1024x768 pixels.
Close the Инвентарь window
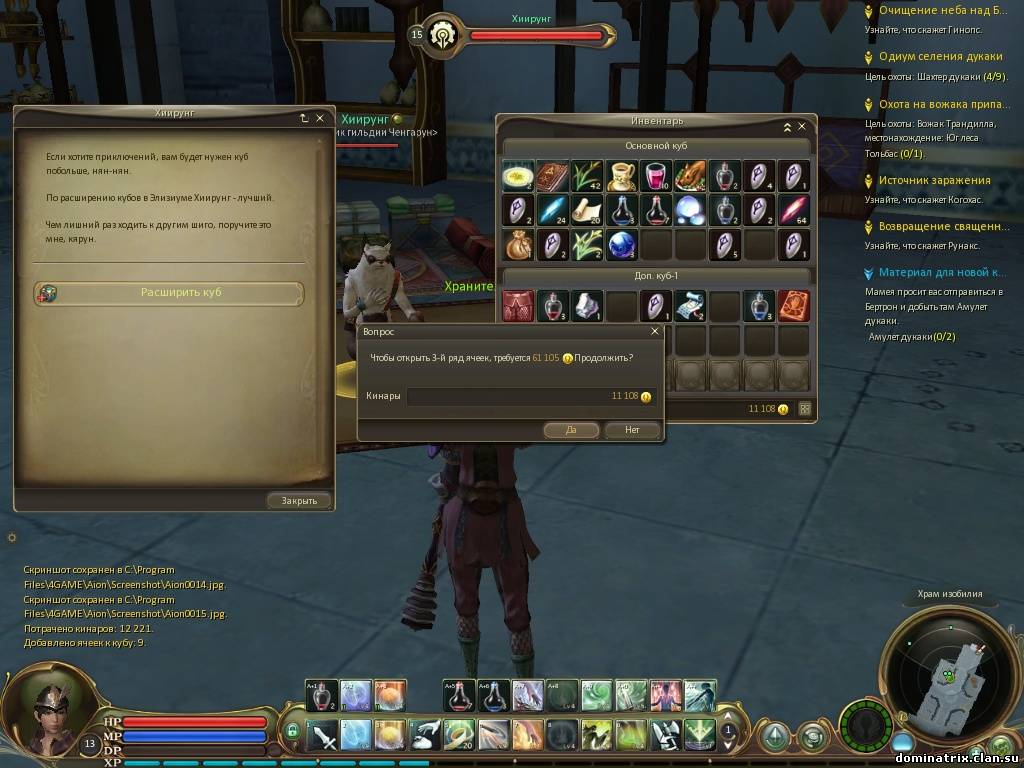pos(801,127)
